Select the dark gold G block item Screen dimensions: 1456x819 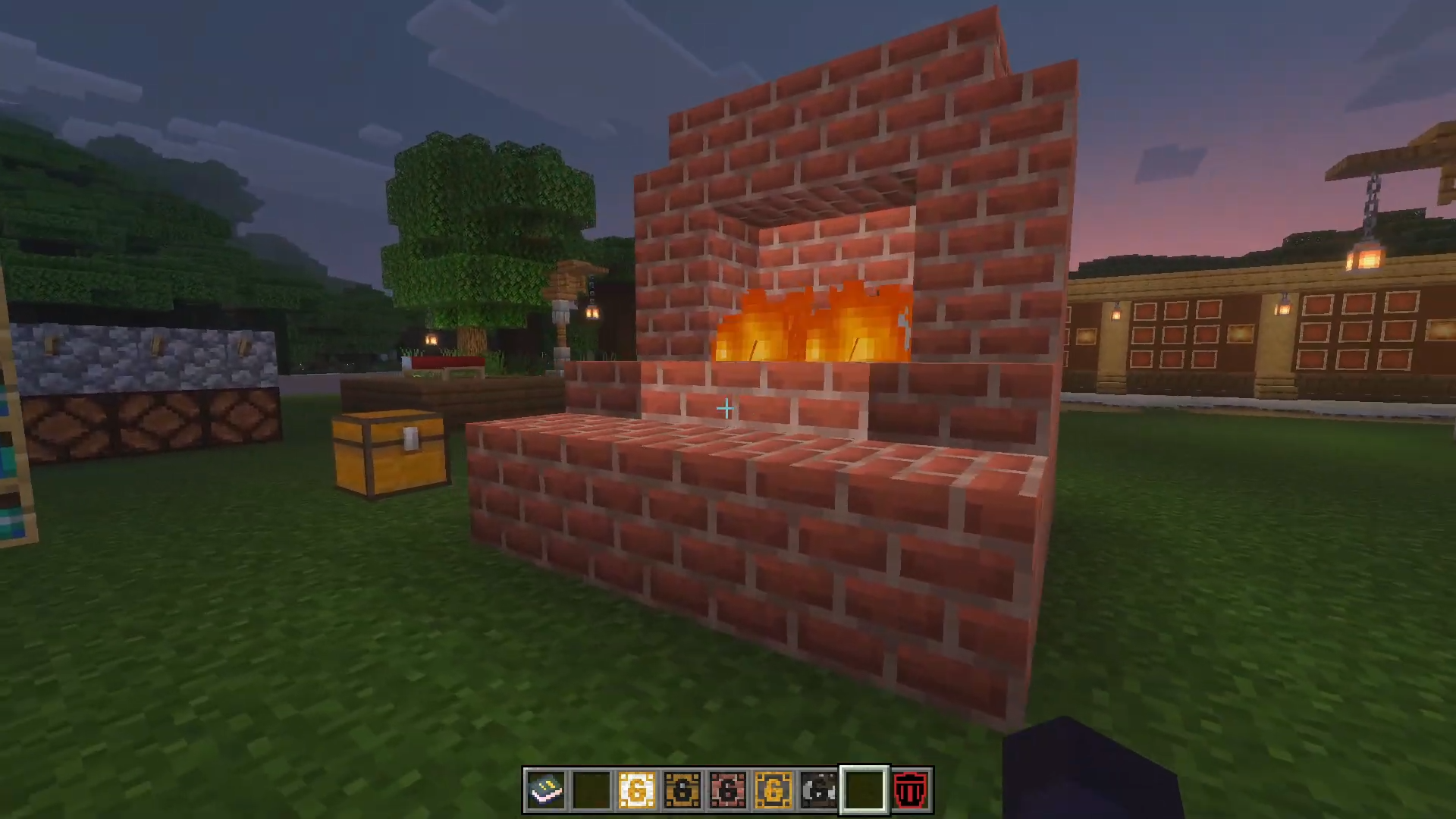point(684,790)
